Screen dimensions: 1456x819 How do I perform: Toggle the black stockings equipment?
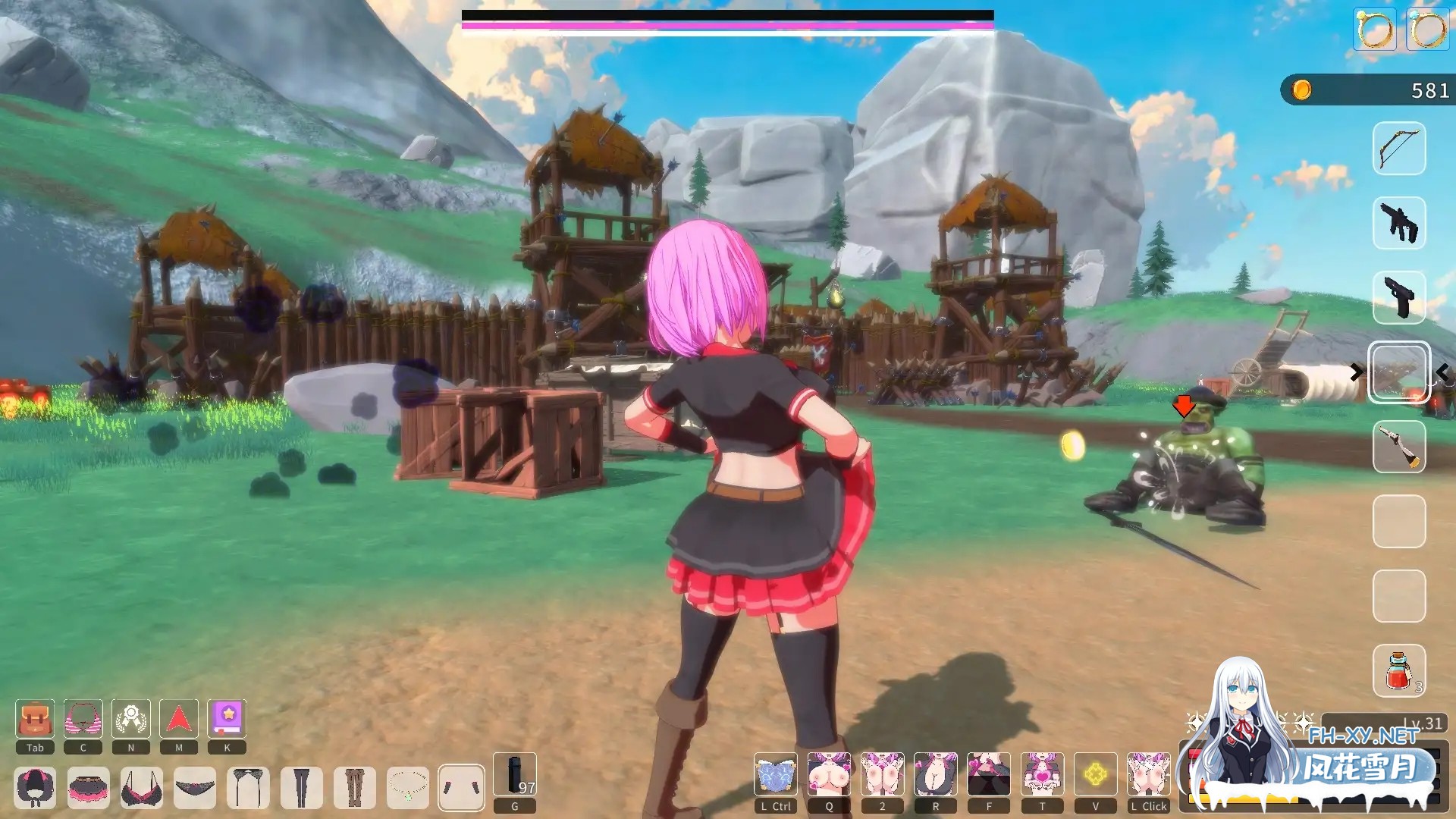(302, 789)
